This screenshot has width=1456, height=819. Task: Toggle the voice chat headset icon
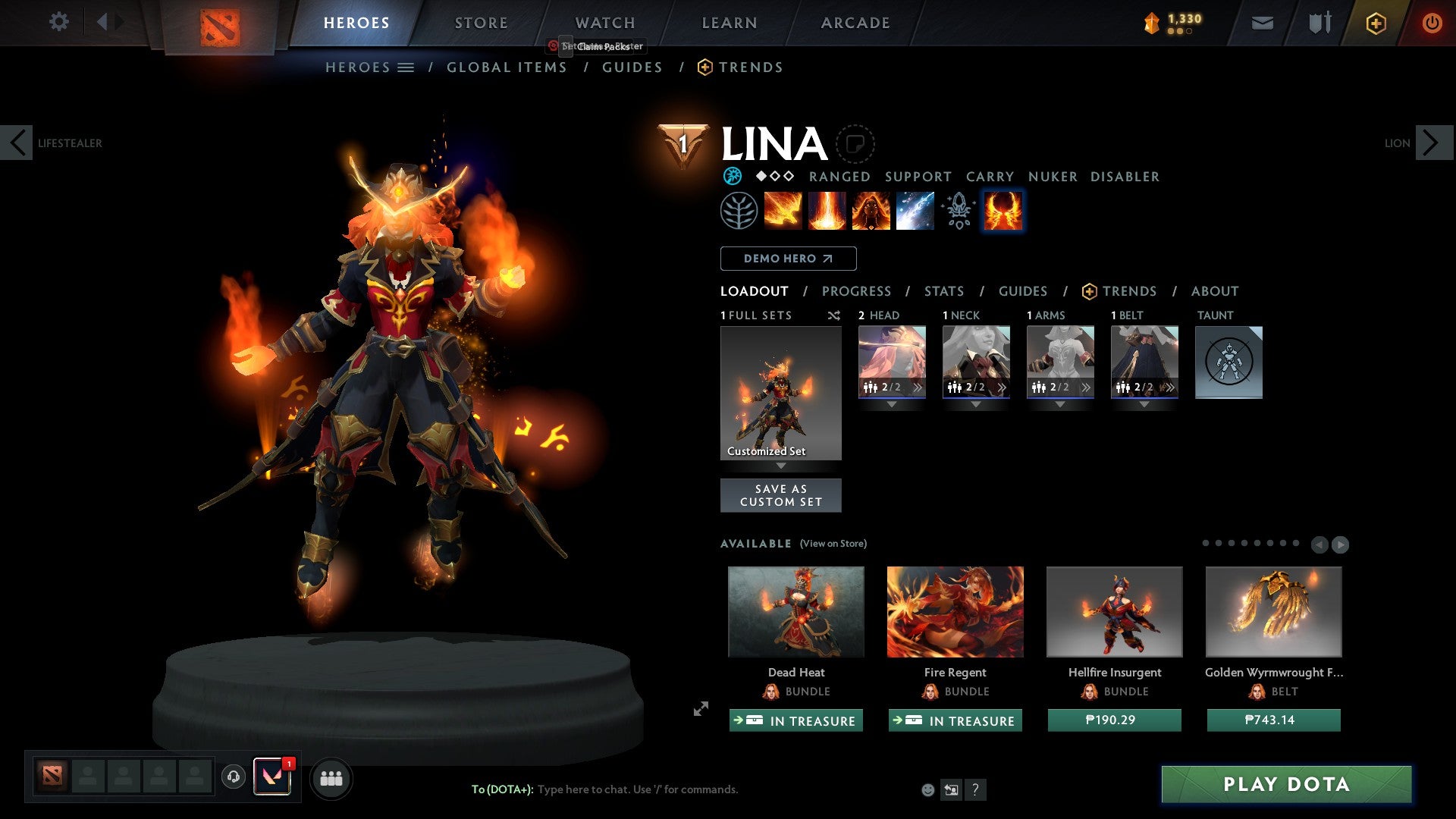(x=233, y=777)
